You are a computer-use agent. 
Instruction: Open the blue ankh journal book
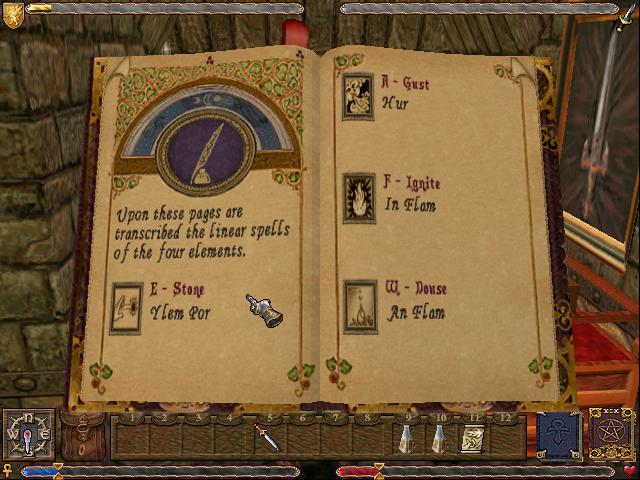pyautogui.click(x=559, y=436)
